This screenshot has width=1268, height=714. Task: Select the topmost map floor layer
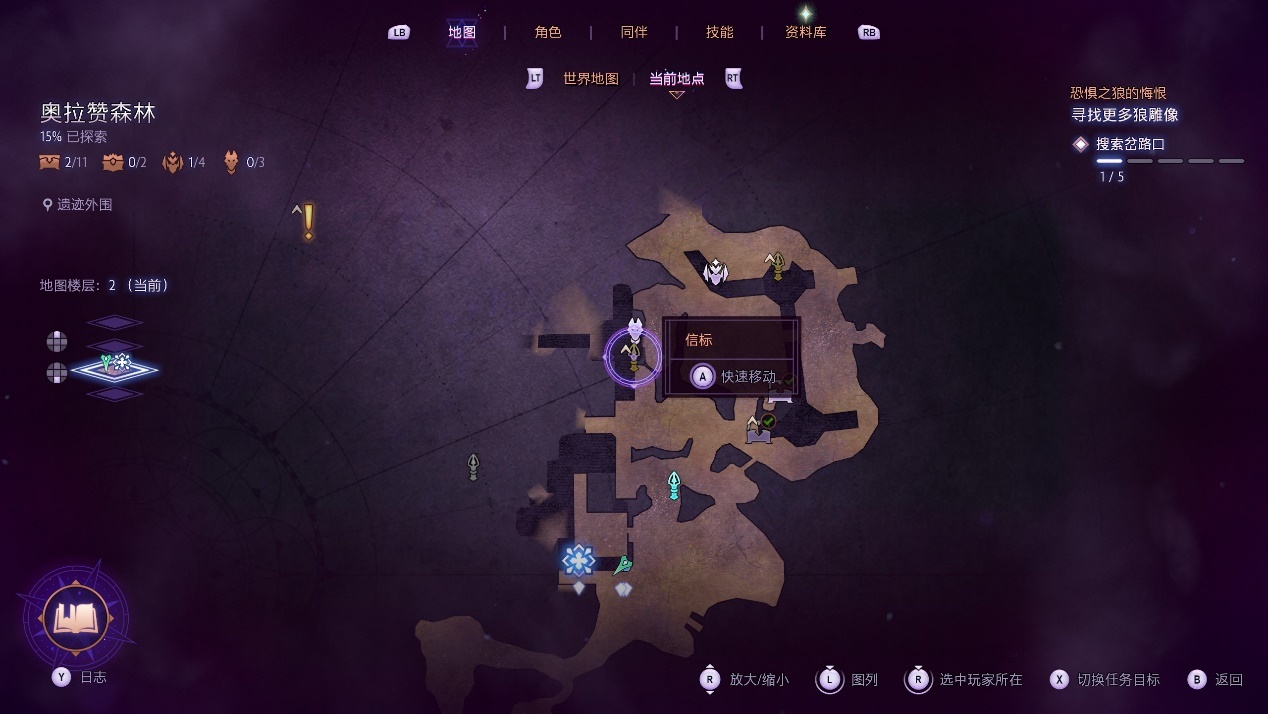click(x=114, y=322)
